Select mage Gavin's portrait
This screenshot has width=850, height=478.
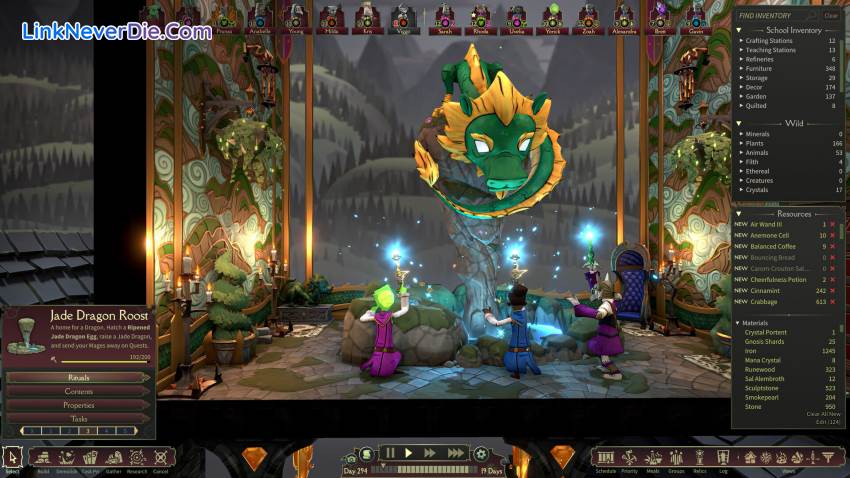pos(695,15)
